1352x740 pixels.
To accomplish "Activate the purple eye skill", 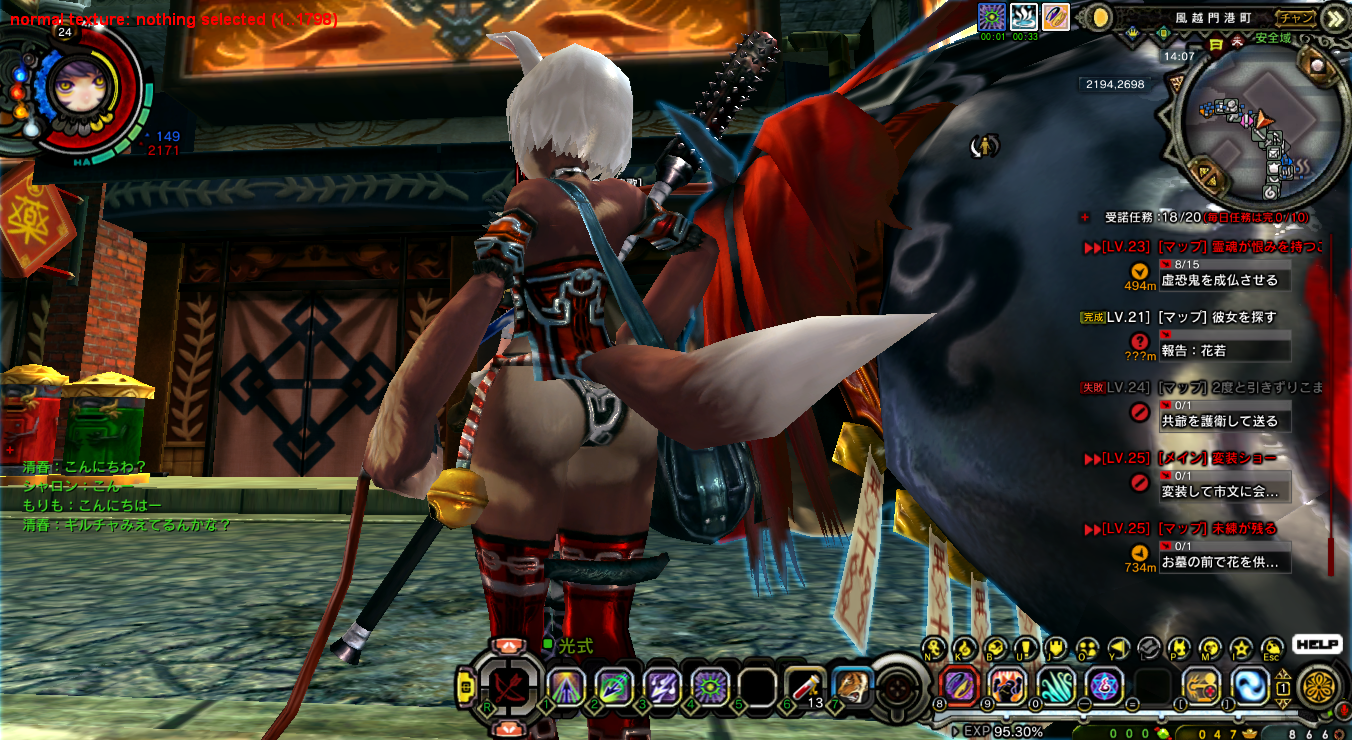I will coord(710,686).
